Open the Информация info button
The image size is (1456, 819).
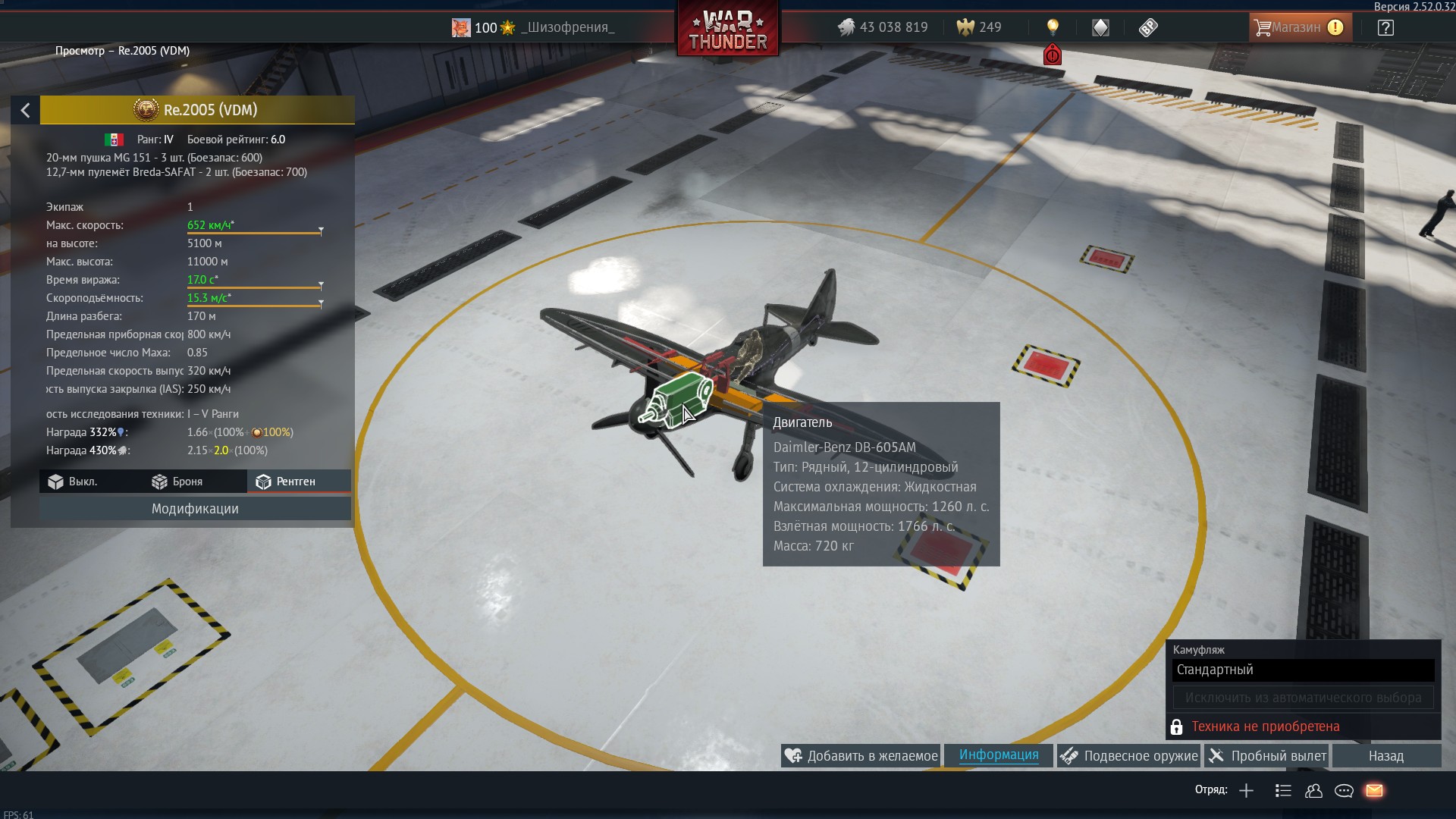[x=999, y=755]
